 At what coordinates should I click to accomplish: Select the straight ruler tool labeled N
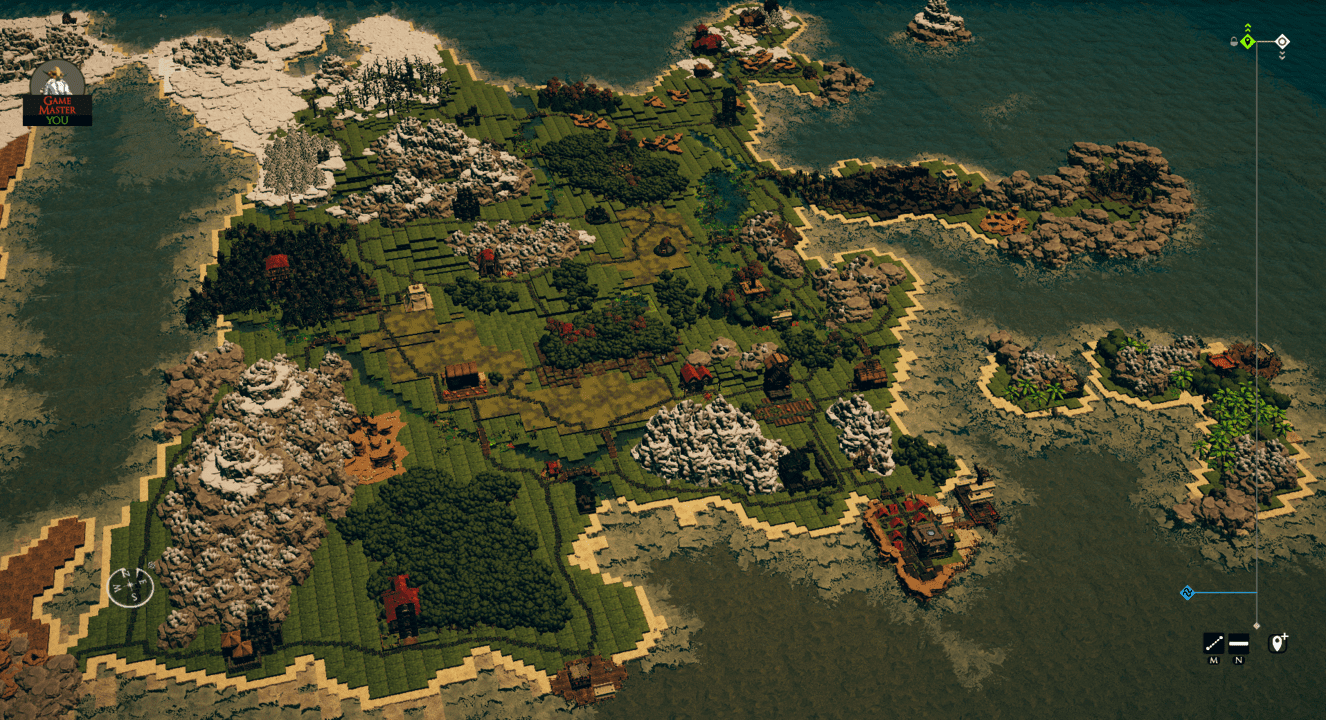1238,642
